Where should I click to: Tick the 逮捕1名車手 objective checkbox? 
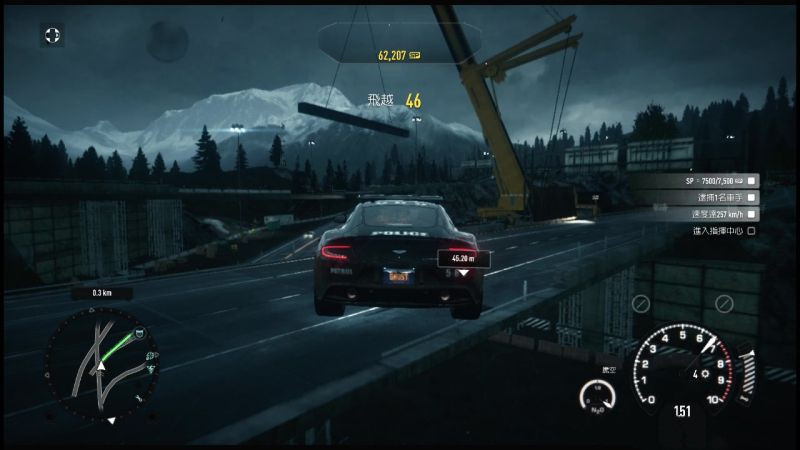coord(752,197)
